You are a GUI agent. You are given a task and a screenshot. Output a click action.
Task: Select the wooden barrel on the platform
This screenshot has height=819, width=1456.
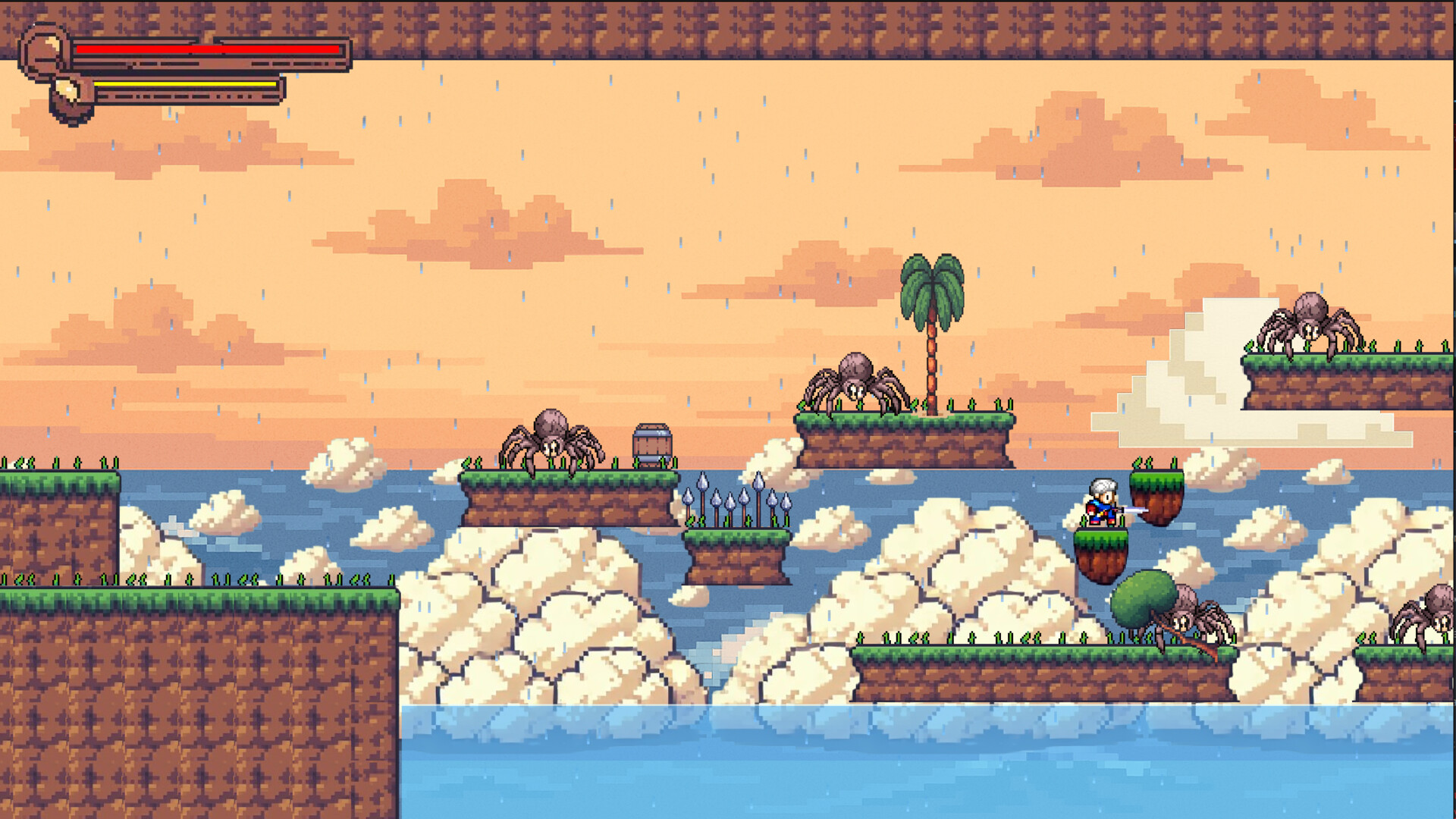point(651,444)
